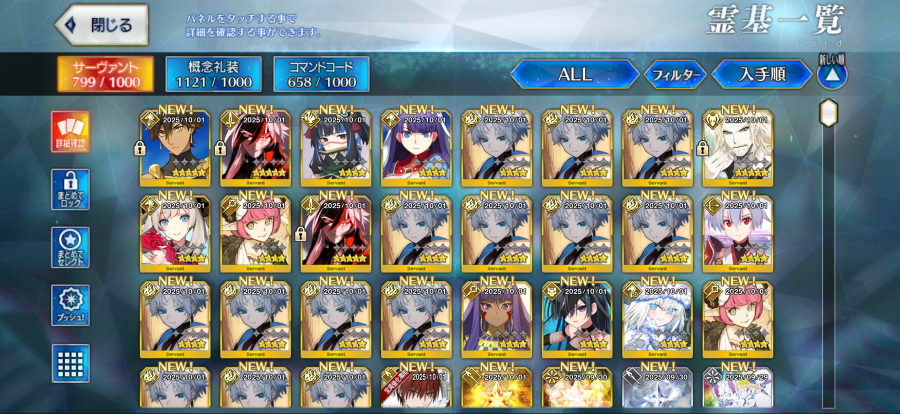The height and width of the screenshot is (414, 900).
Task: Choose the snowy white-haired servant card
Action: pyautogui.click(x=657, y=318)
